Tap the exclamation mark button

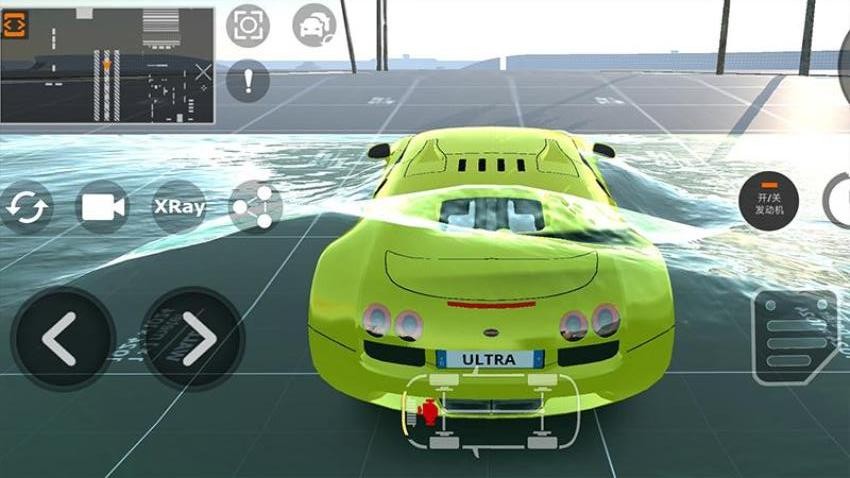(247, 80)
